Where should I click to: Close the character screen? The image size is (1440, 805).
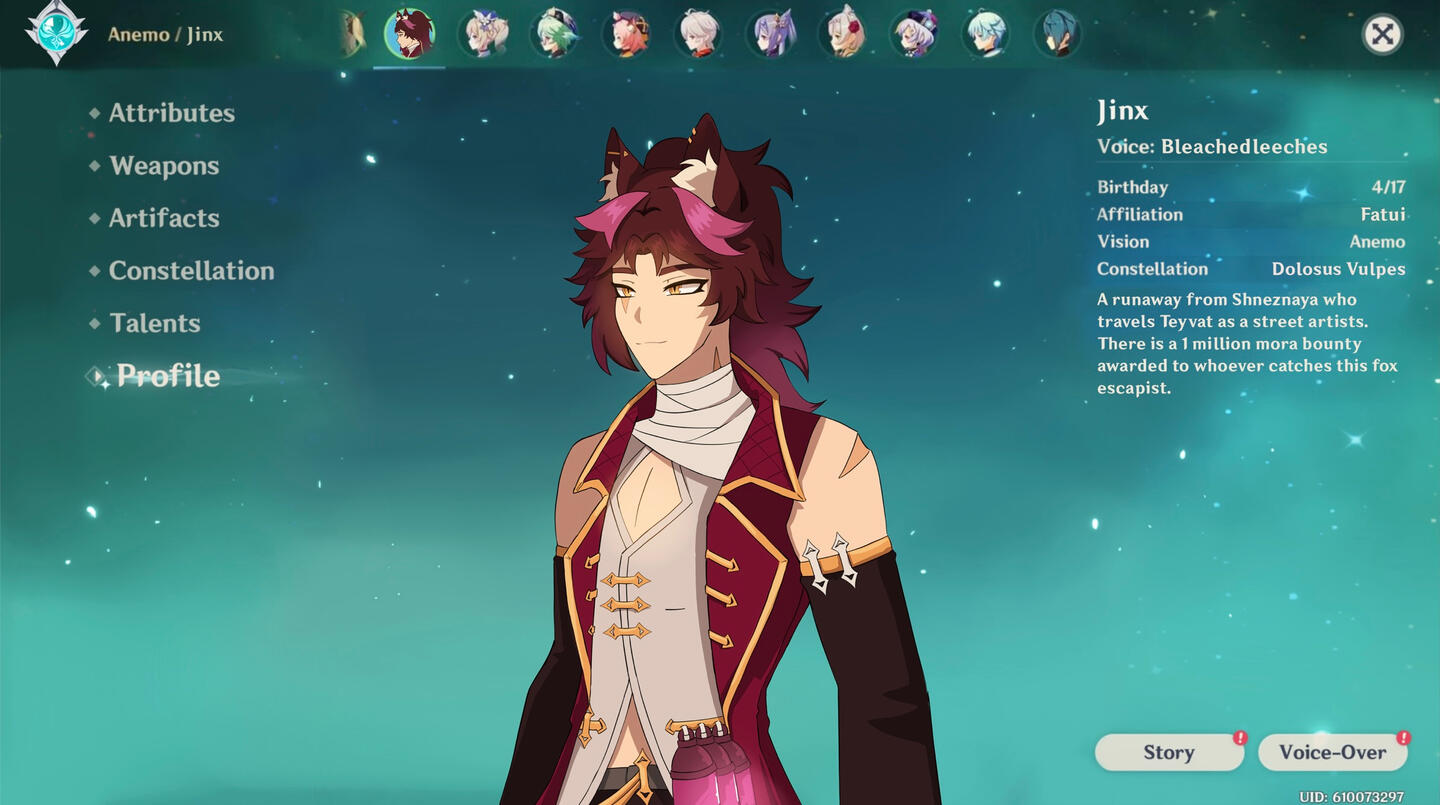1382,35
